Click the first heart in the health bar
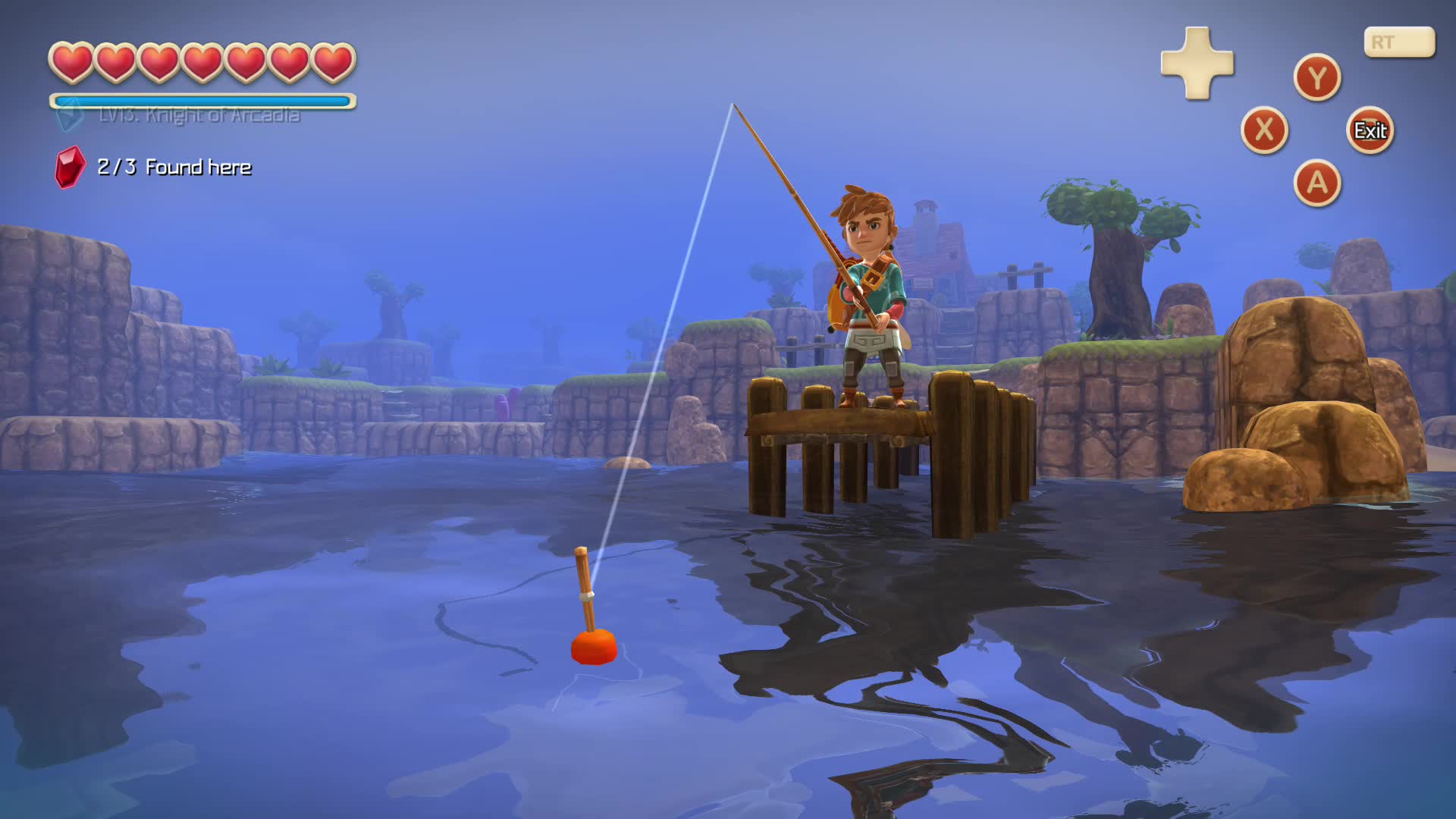 point(71,62)
